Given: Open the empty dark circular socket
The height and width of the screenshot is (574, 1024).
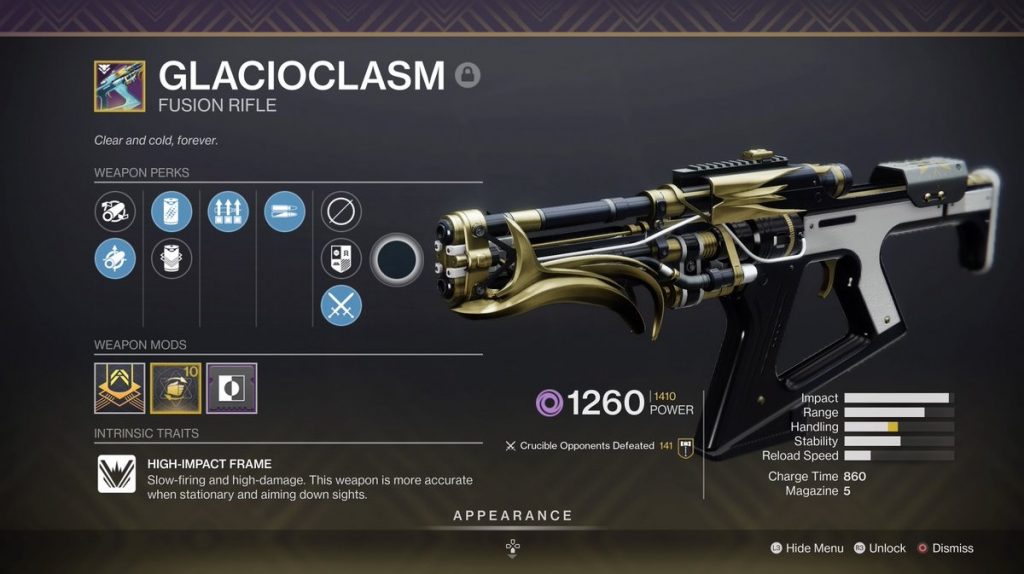Looking at the screenshot, I should point(397,259).
